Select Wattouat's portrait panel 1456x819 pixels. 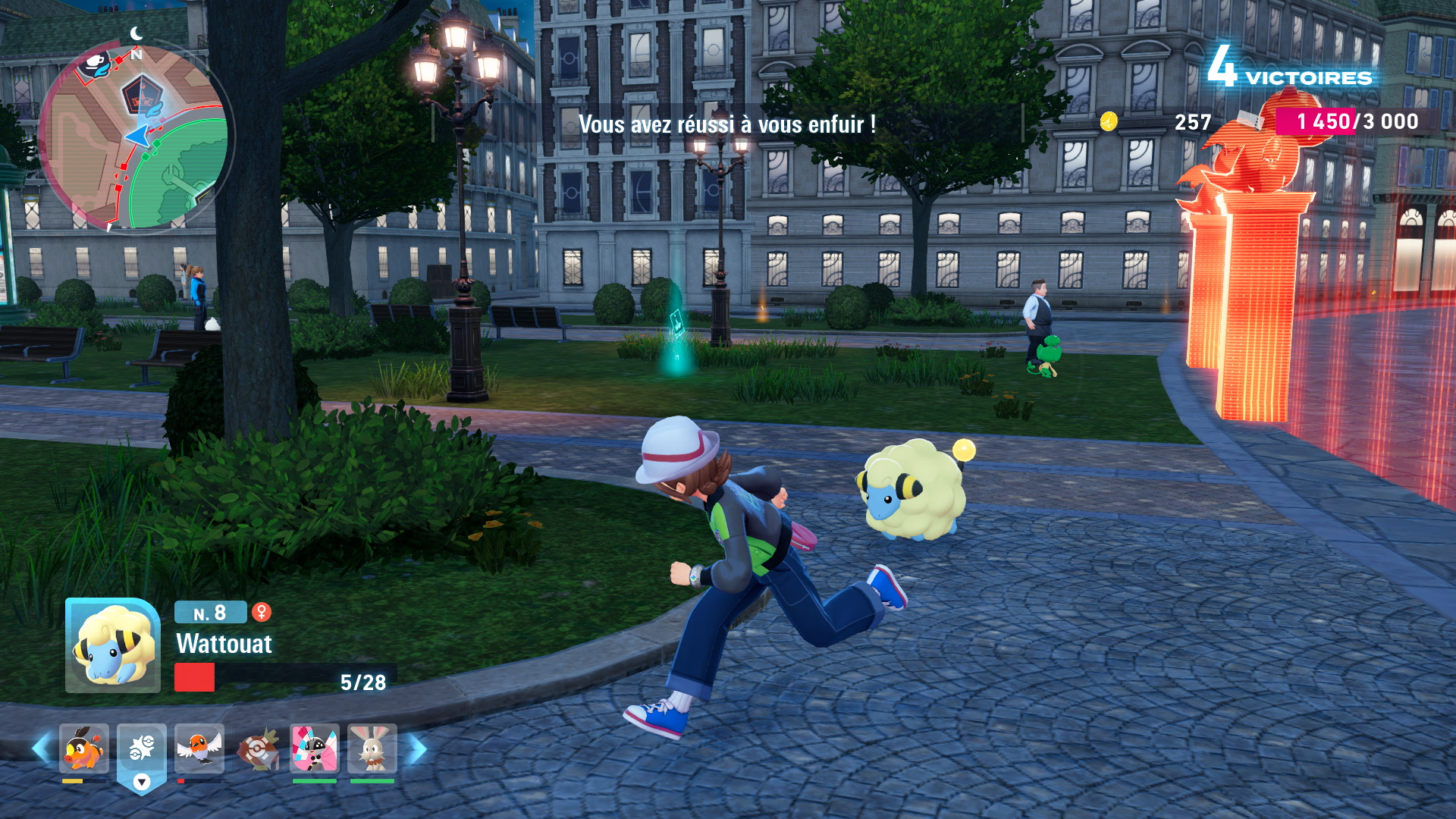113,645
